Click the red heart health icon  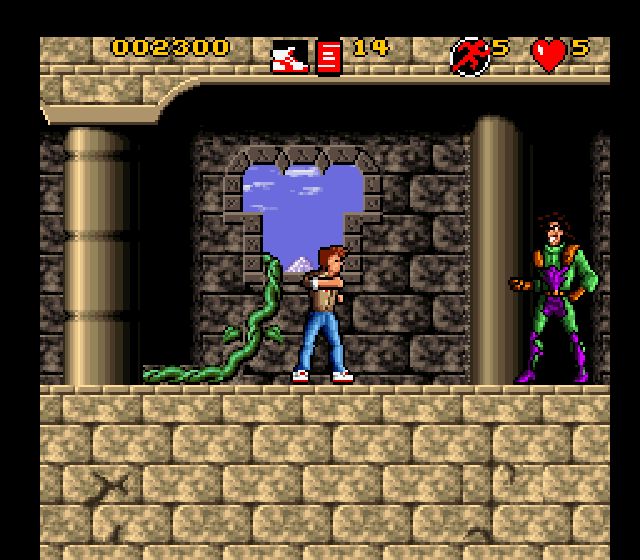click(x=549, y=55)
